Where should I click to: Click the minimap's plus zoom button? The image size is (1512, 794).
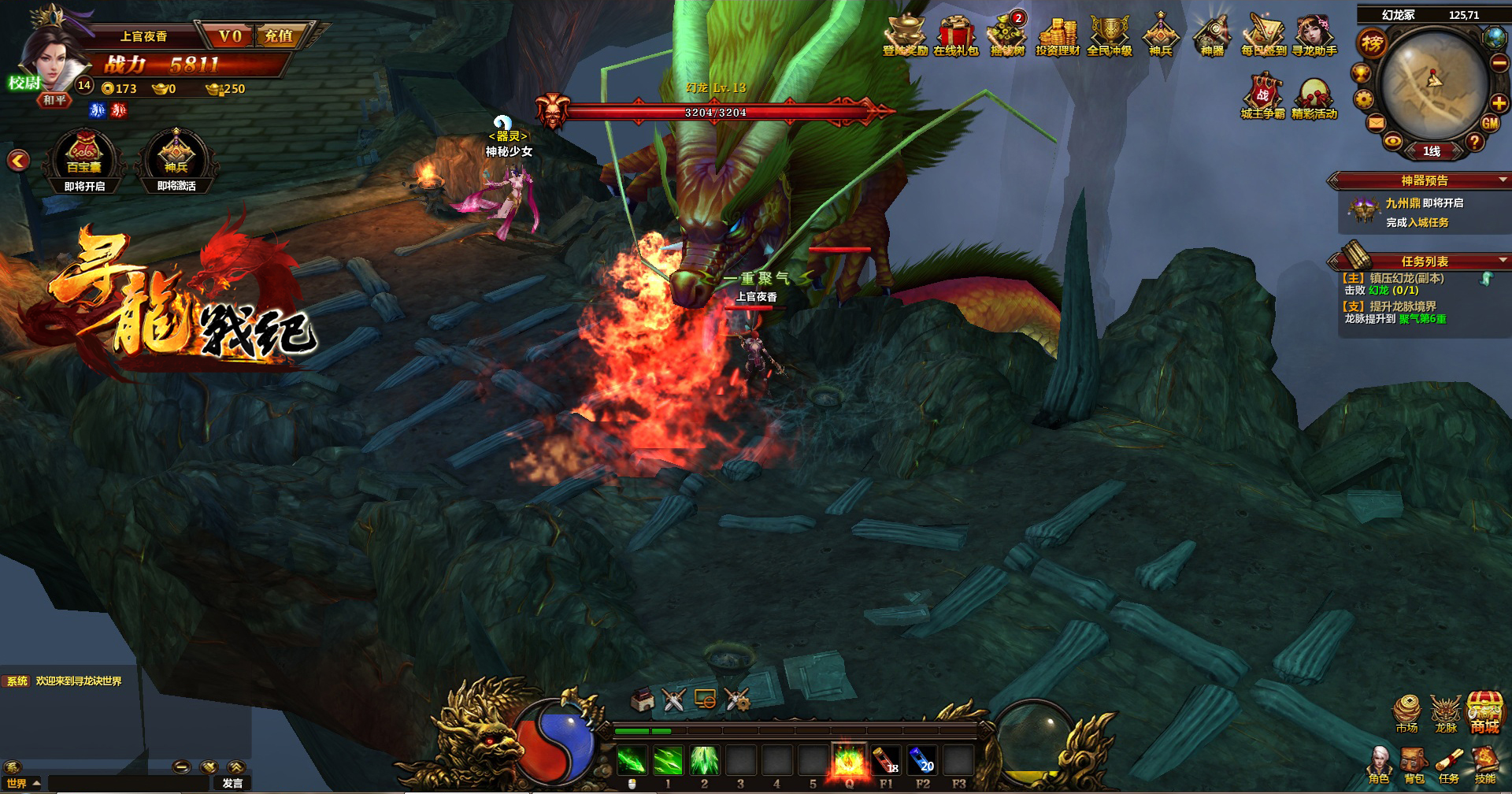click(x=1499, y=103)
